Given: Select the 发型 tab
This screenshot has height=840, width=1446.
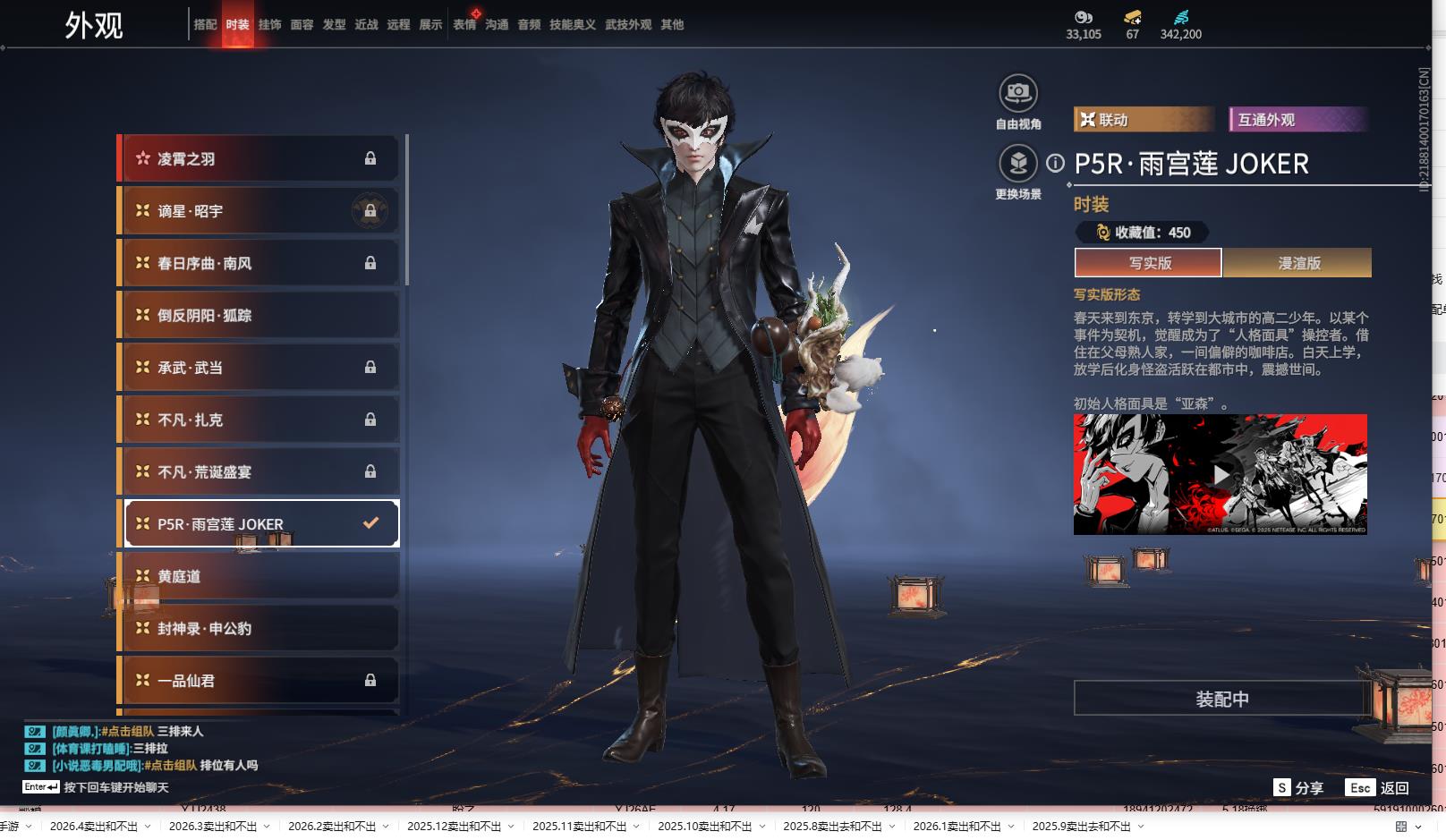Looking at the screenshot, I should (x=334, y=25).
